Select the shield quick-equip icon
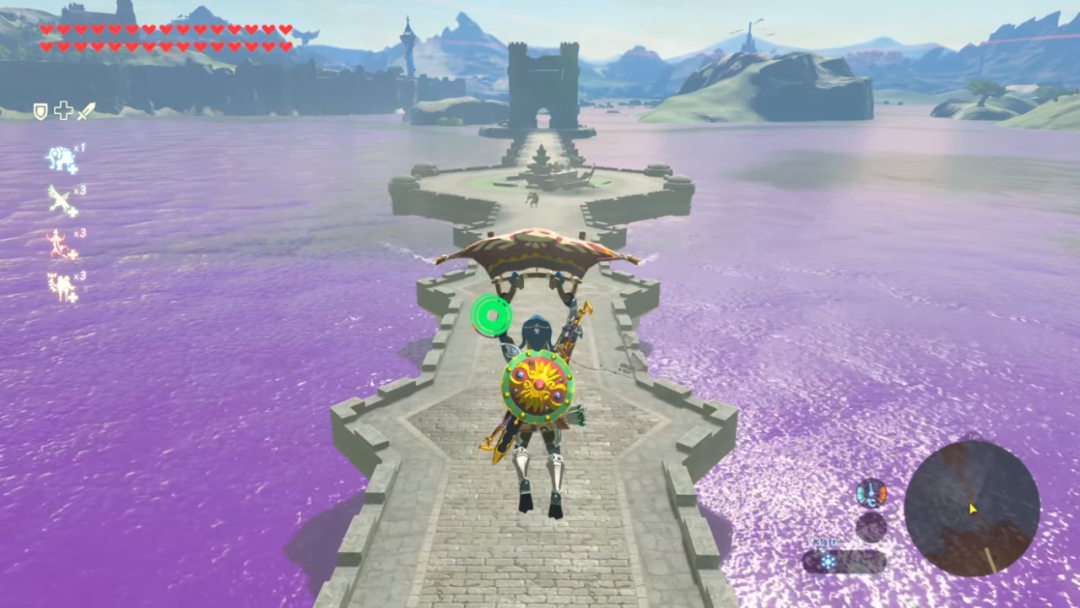 coord(41,111)
